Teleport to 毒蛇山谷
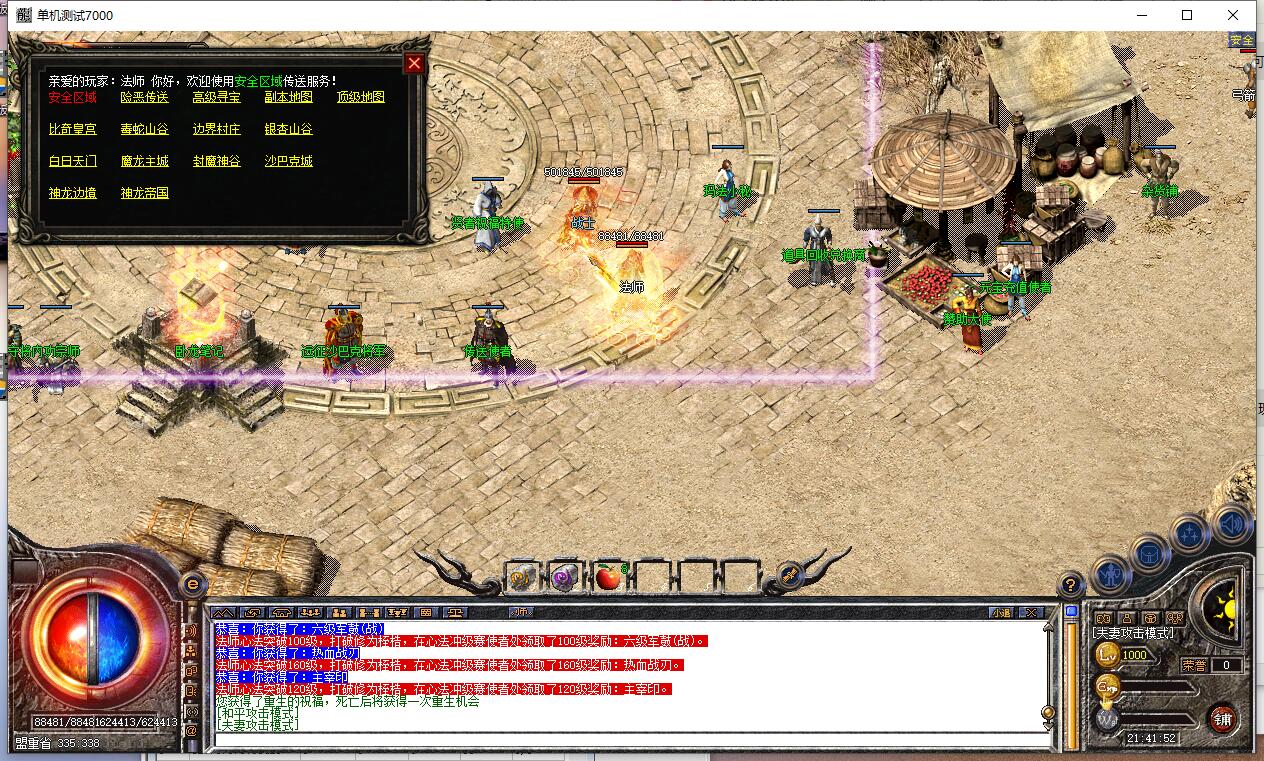 144,129
